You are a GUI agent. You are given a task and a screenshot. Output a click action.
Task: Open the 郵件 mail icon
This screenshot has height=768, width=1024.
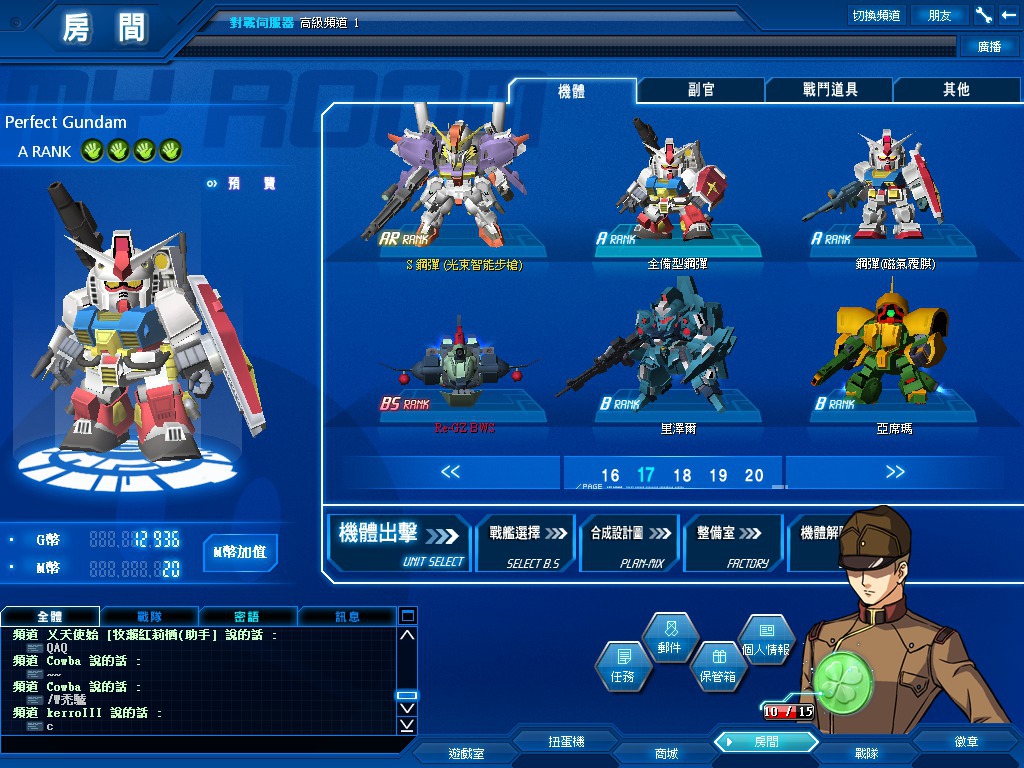point(669,637)
